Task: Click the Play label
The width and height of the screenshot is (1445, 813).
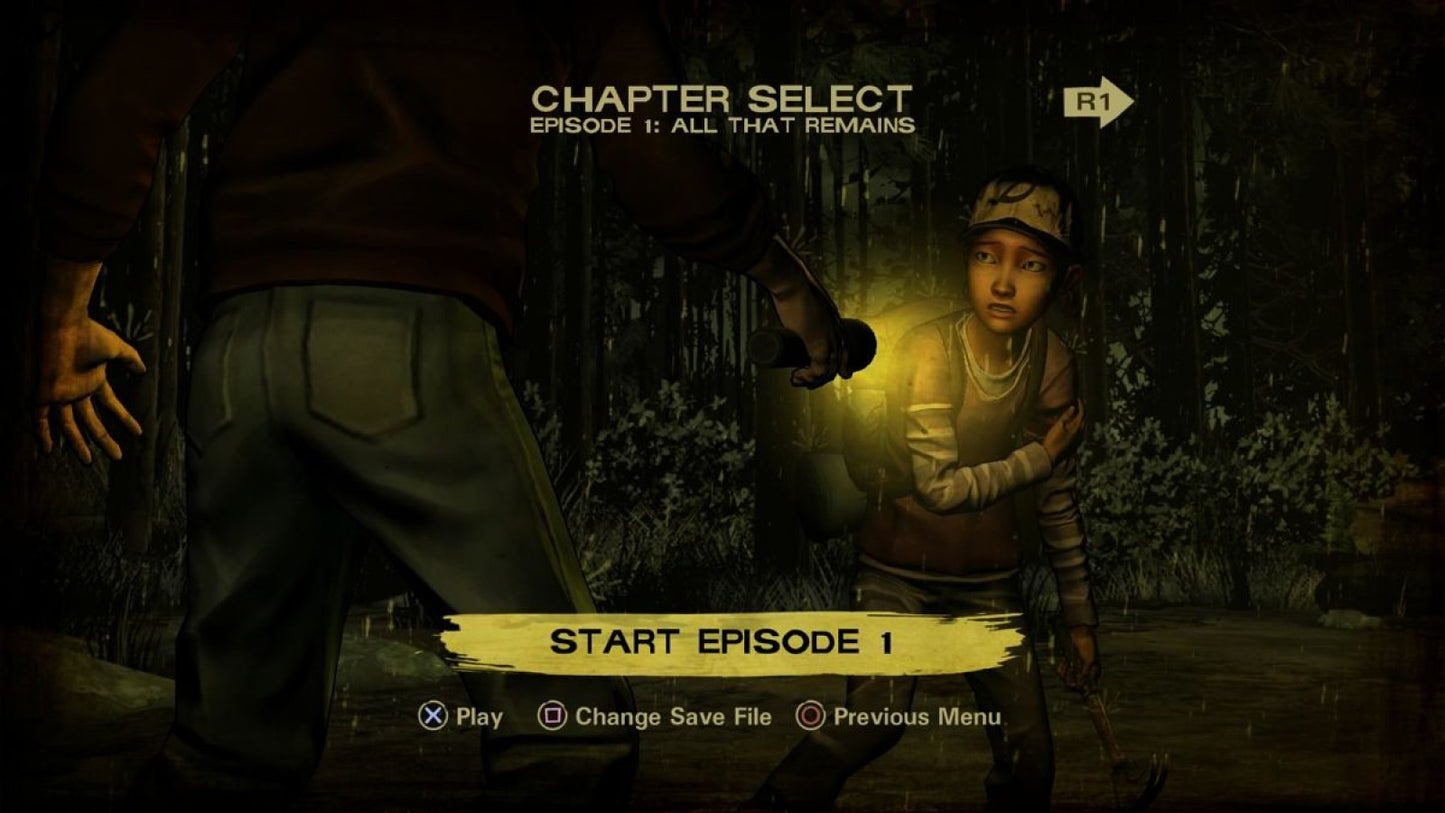Action: tap(480, 716)
